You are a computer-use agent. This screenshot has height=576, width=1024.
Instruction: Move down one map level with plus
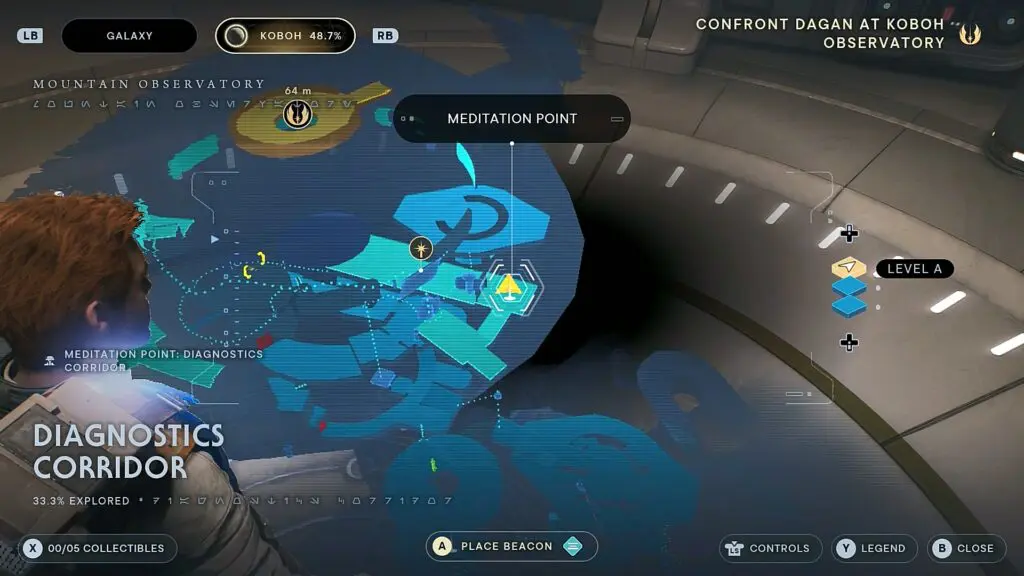[x=849, y=343]
